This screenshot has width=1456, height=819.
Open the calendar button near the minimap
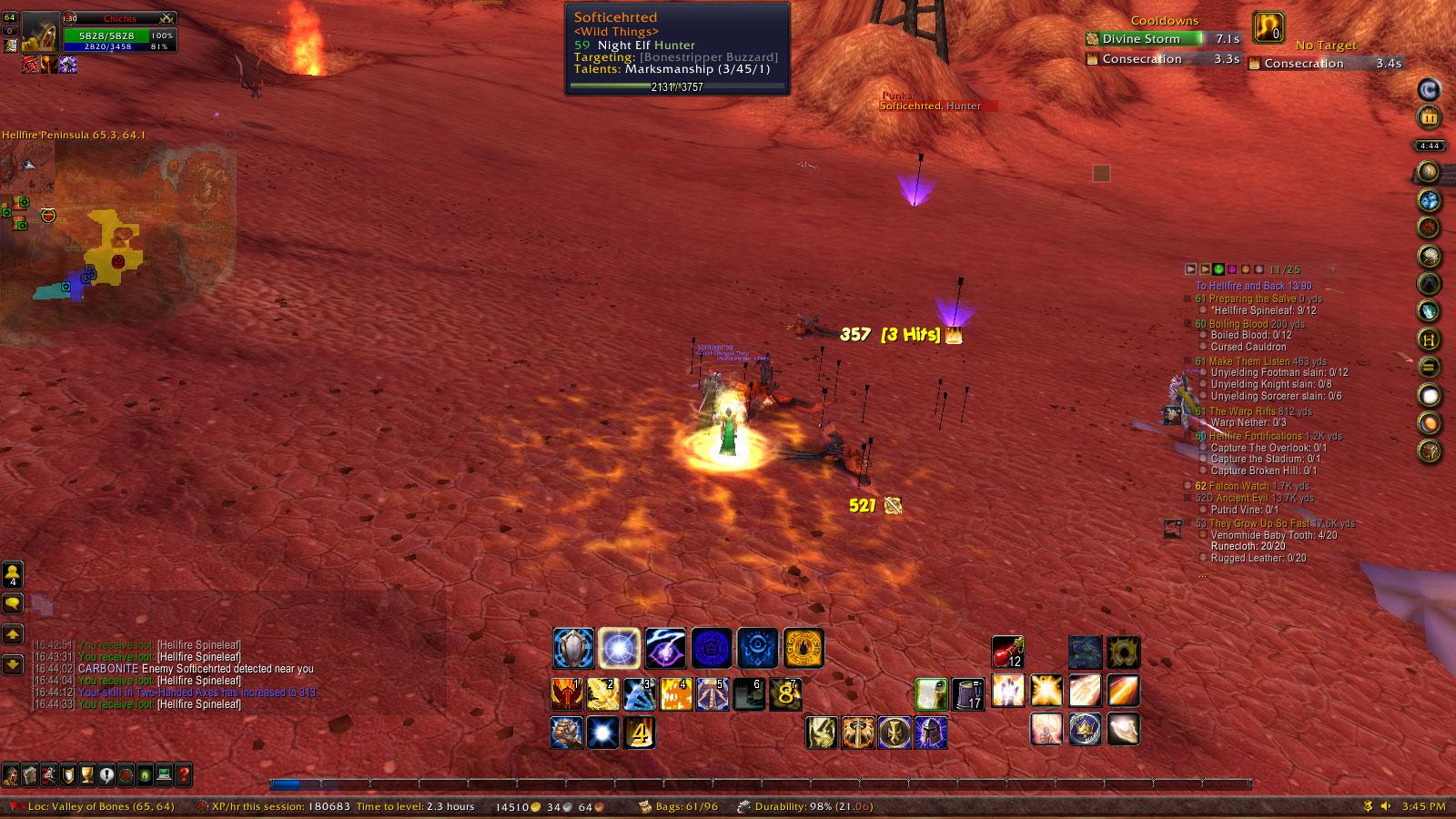coord(1429,117)
